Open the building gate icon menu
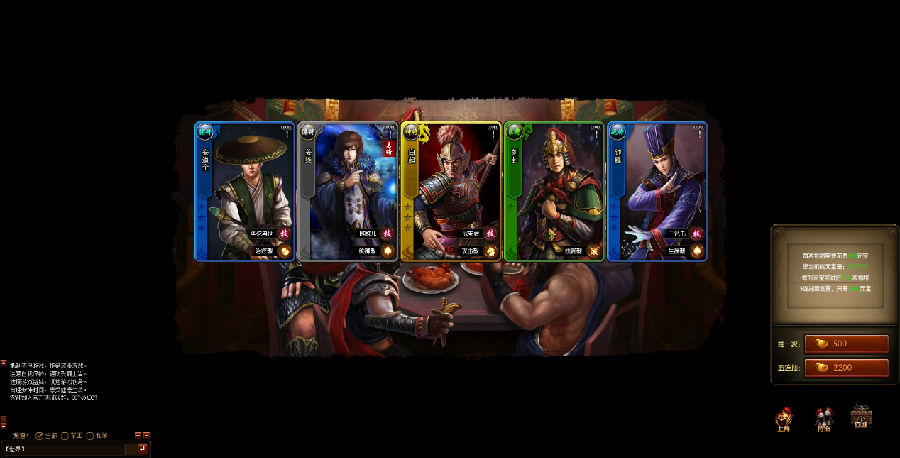The height and width of the screenshot is (458, 900). point(861,416)
